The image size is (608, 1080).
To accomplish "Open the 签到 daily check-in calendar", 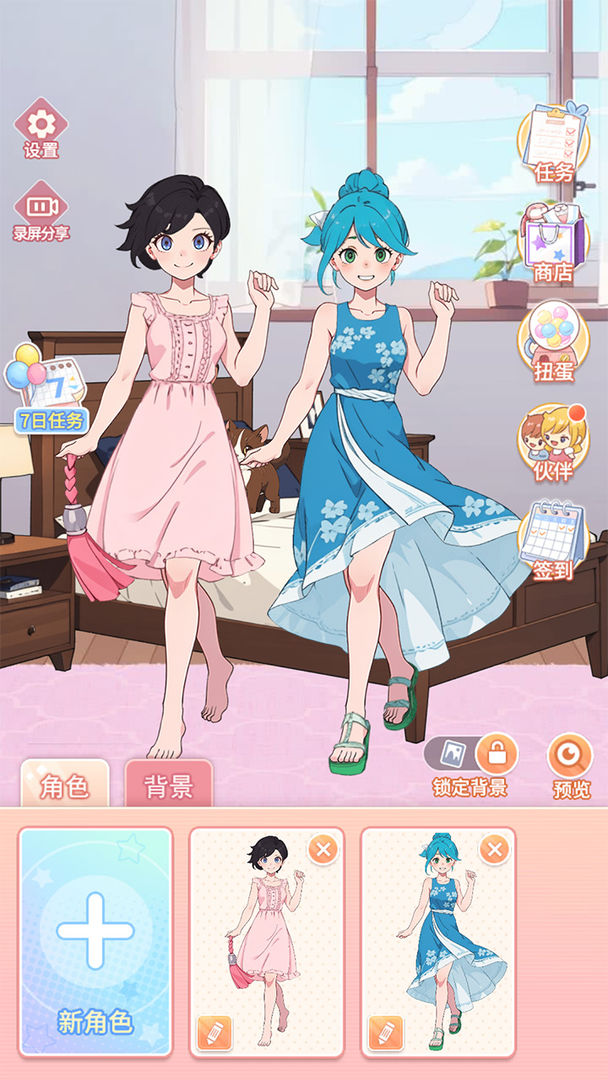I will point(553,540).
